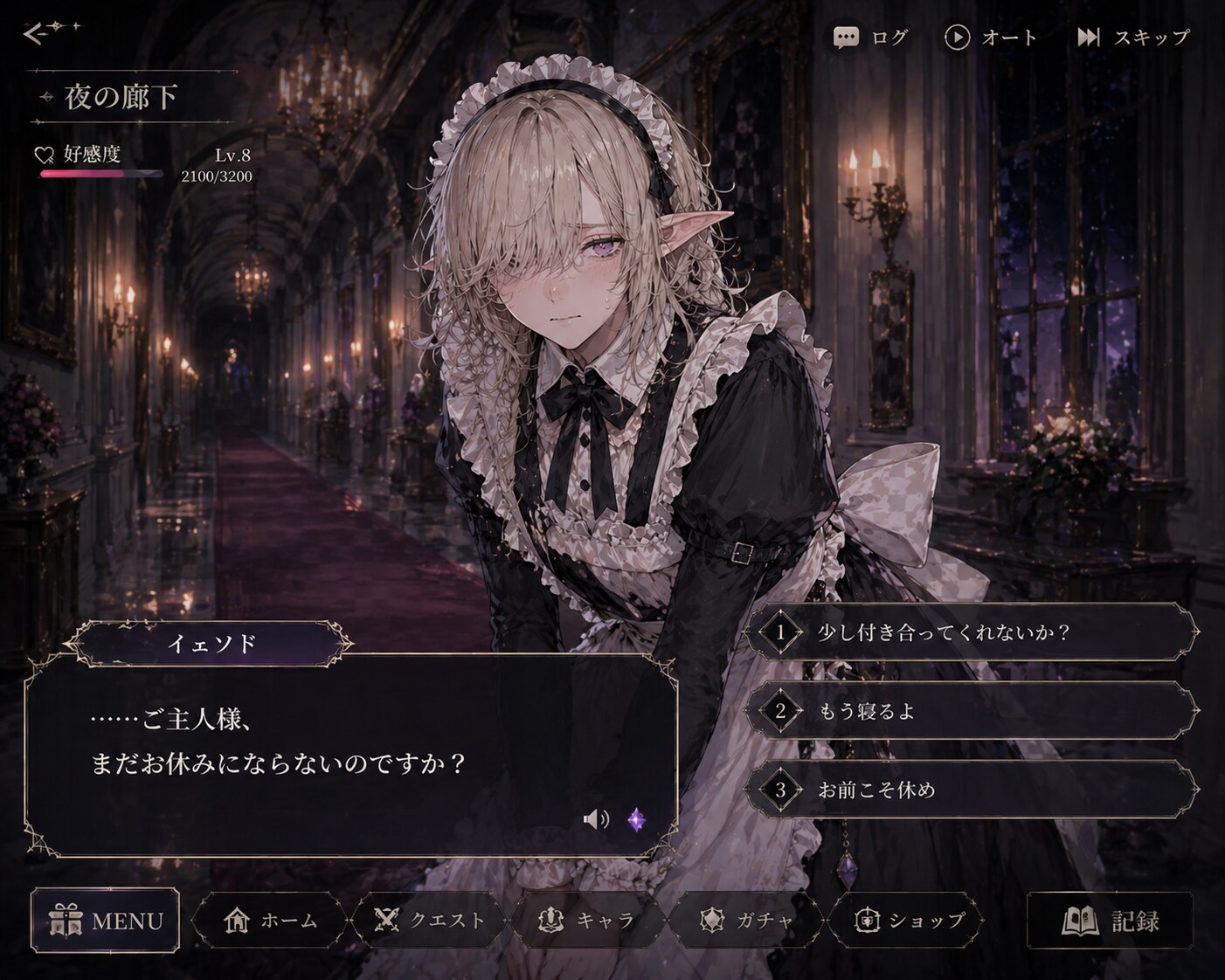Screen dimensions: 1225x980
Task: Tap the purple gem next to the speaker icon
Action: 635,819
